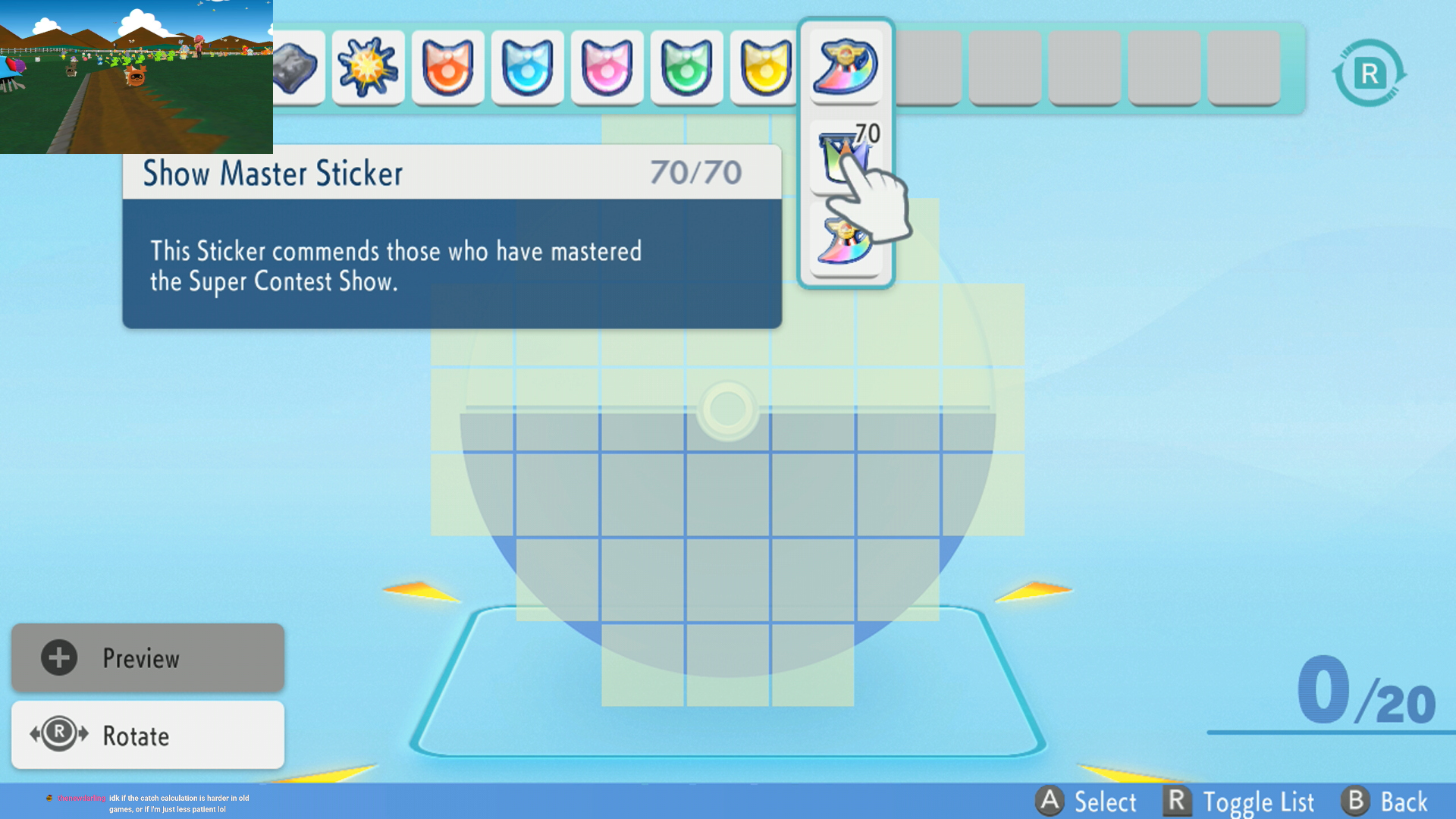Pick the pink ribbon sticker
The image size is (1456, 819).
coord(607,68)
